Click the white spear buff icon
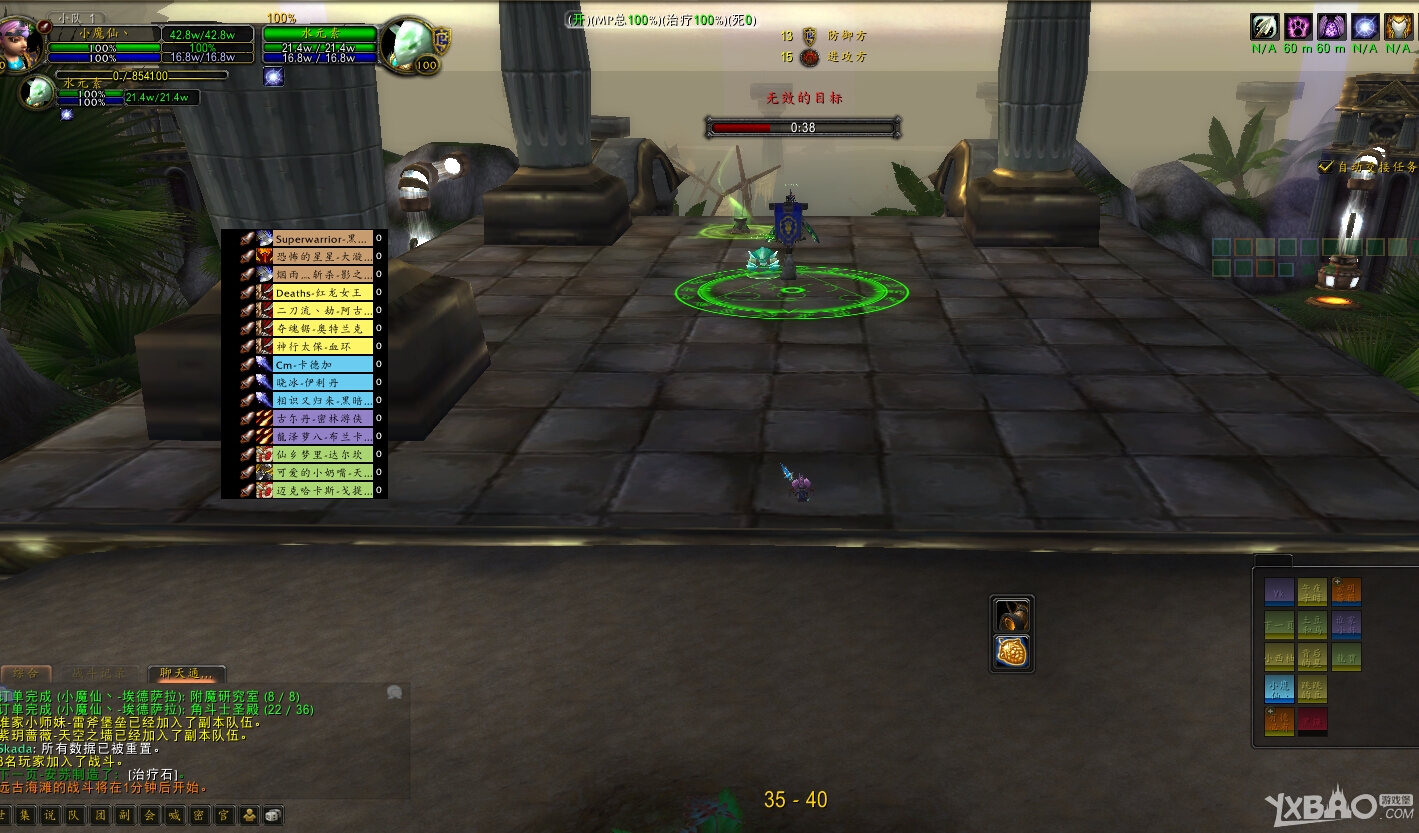The image size is (1419, 833). (x=1264, y=27)
